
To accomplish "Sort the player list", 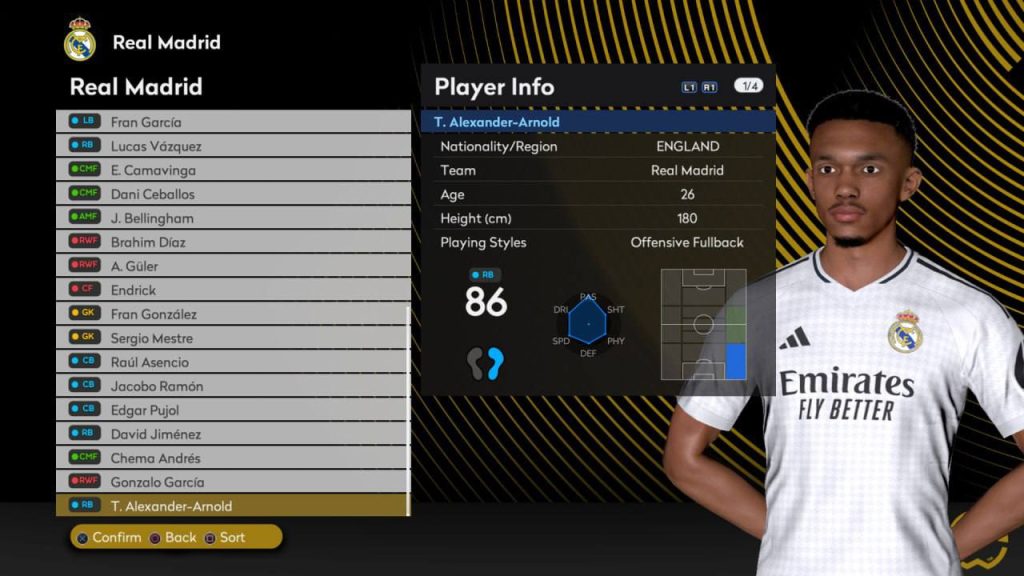I will point(225,538).
